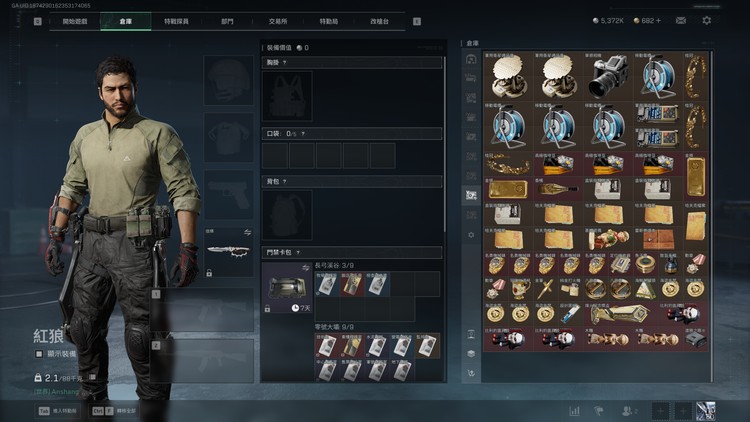750x422 pixels.
Task: Open the 開始遊戲 tab
Action: 74,21
